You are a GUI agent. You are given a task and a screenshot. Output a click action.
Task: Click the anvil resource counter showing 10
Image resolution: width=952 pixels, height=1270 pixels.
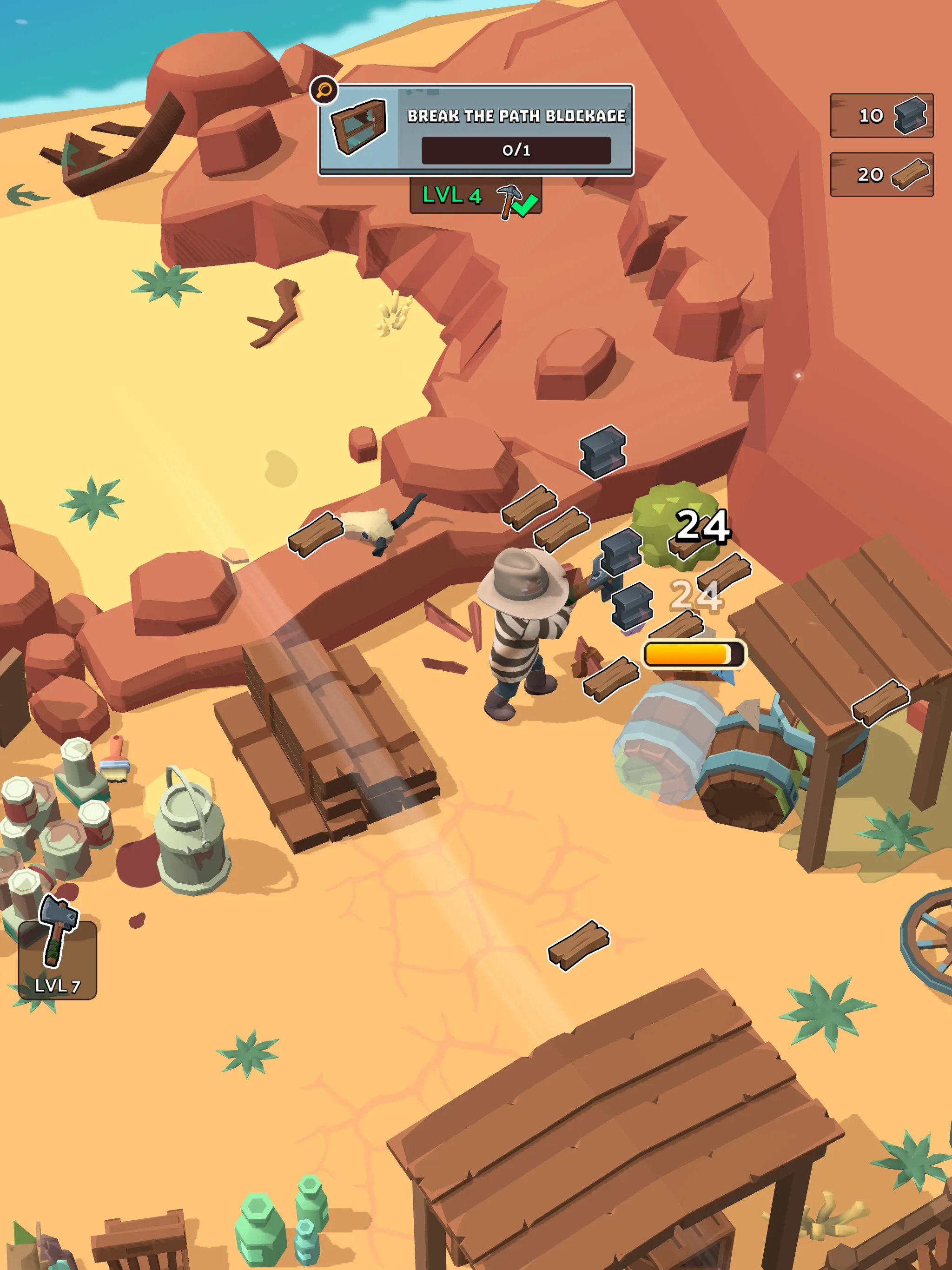click(x=883, y=115)
